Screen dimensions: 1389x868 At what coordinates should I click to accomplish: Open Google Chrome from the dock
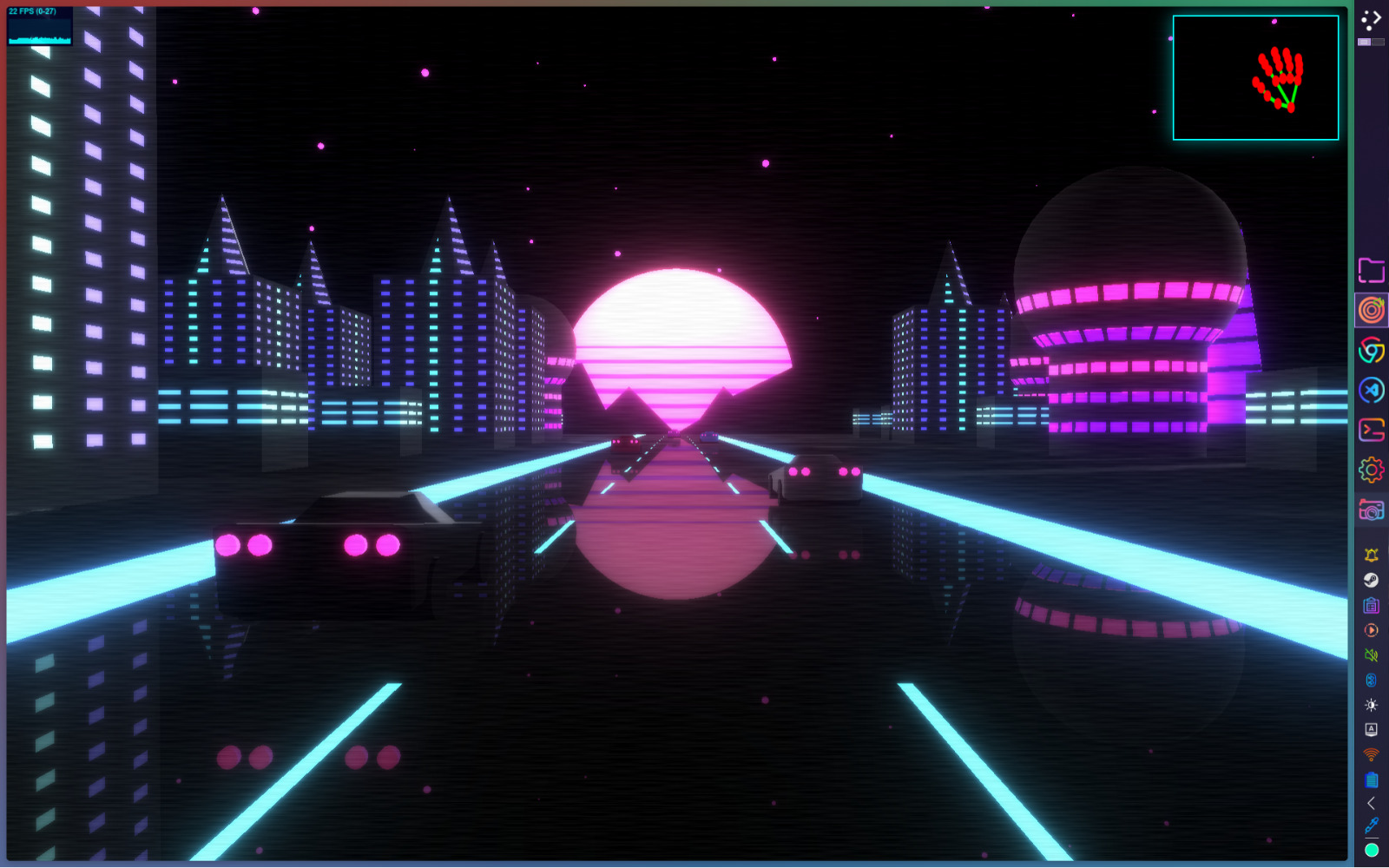click(x=1372, y=349)
